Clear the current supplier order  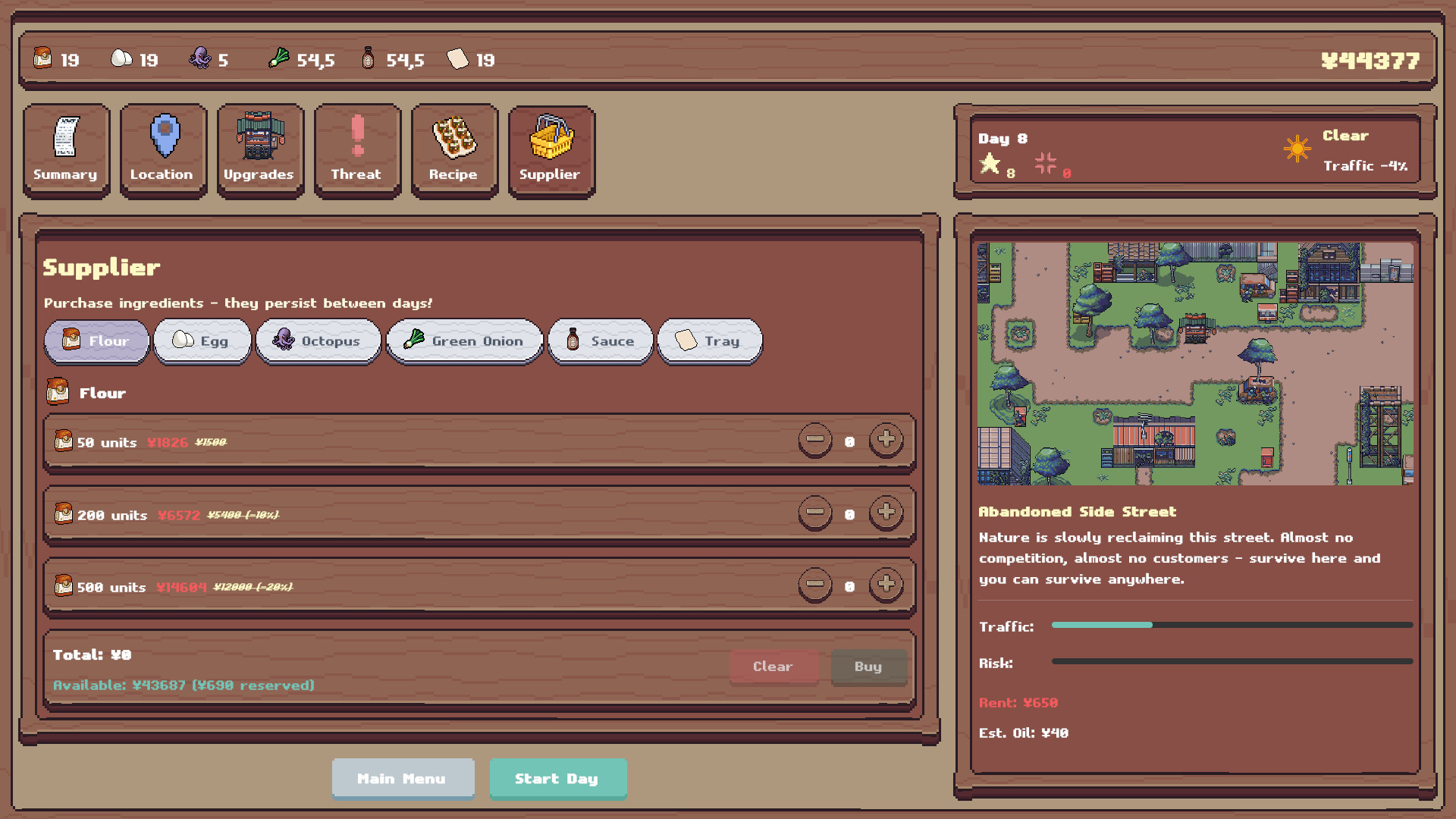point(773,667)
